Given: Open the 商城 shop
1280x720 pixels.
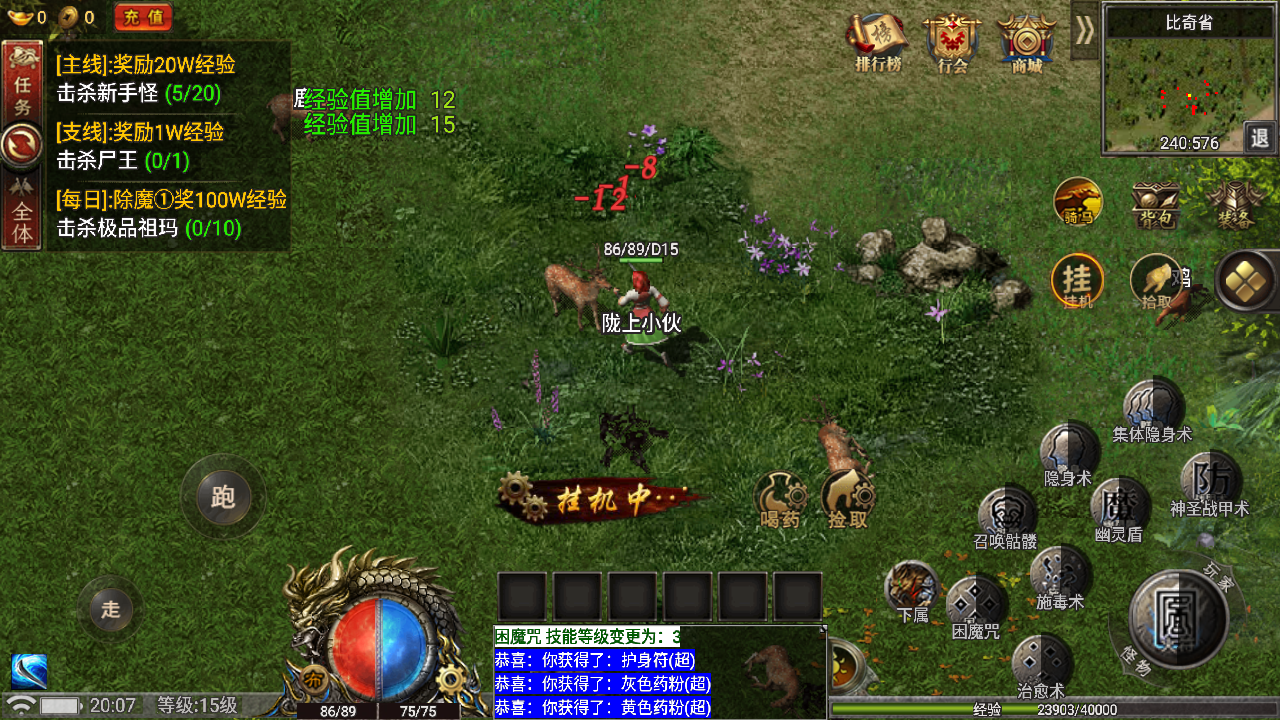Looking at the screenshot, I should click(1026, 40).
